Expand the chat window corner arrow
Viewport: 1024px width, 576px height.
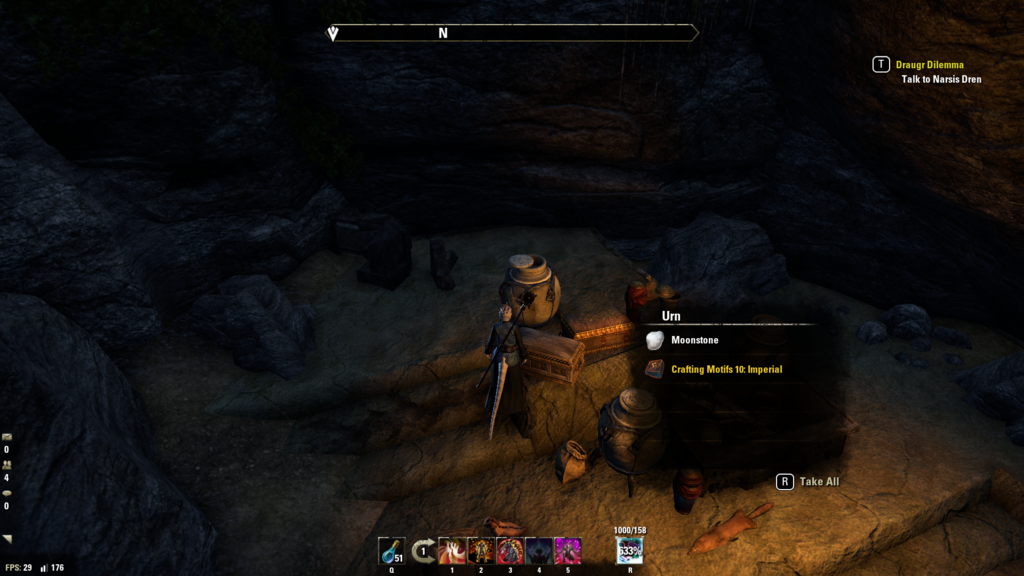tap(8, 539)
